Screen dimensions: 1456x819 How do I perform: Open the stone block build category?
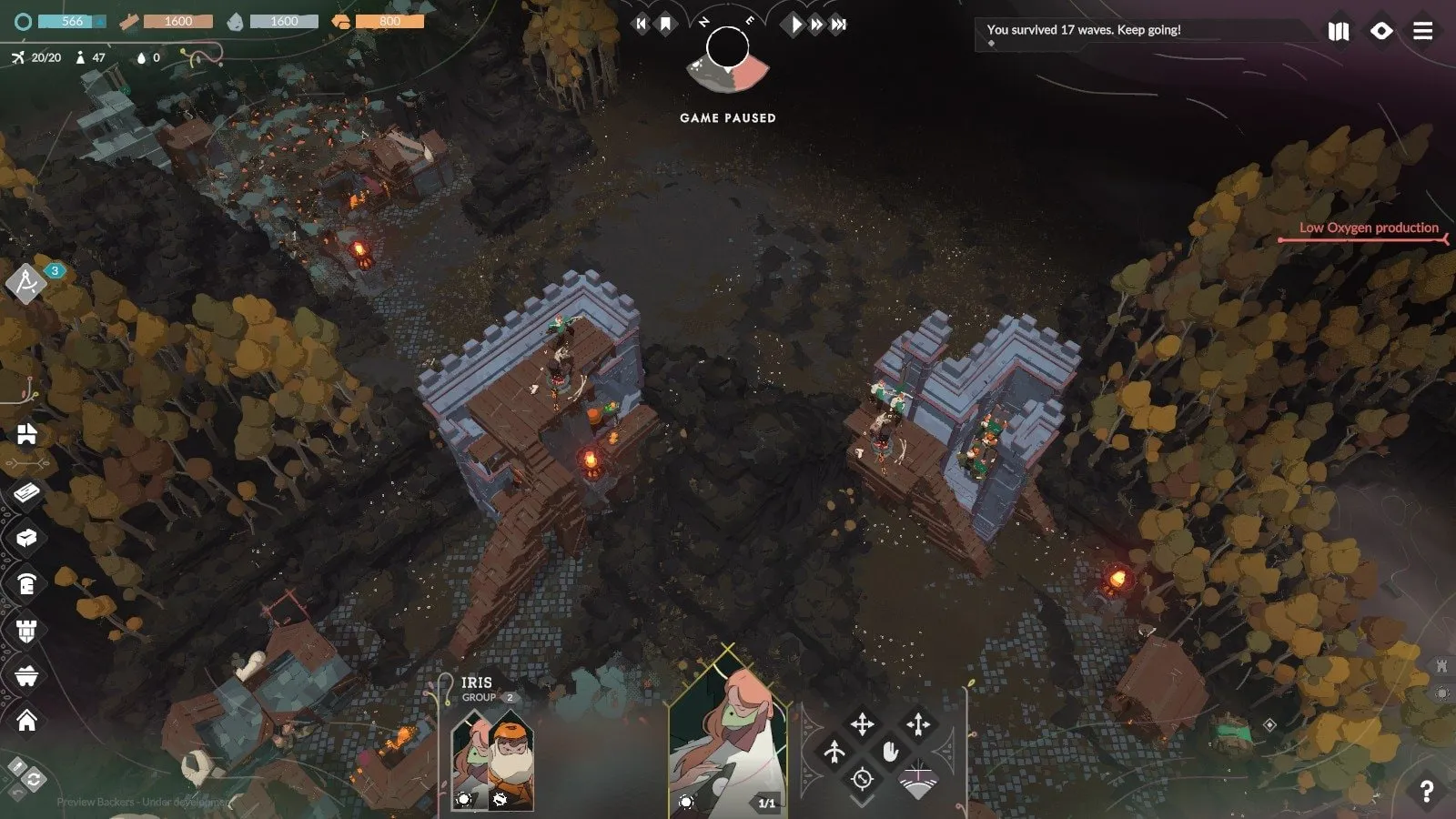click(26, 538)
